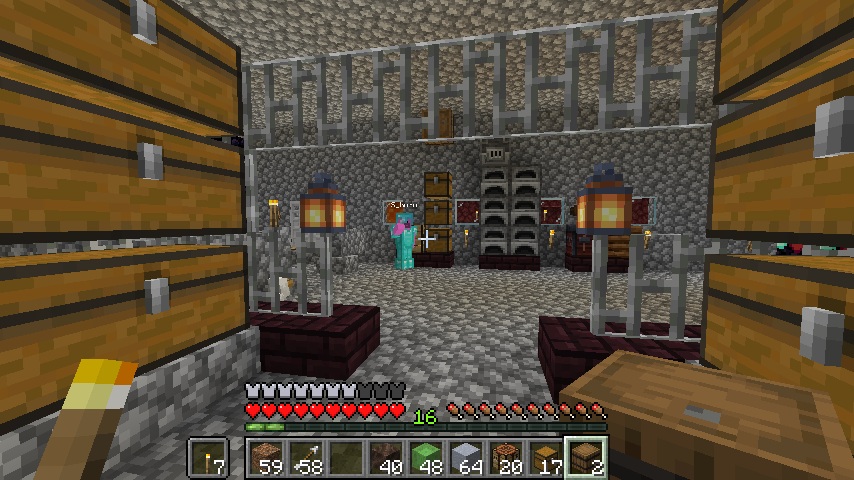Screen dimensions: 854x480
Task: Pick the green slime block slot
Action: pos(425,459)
